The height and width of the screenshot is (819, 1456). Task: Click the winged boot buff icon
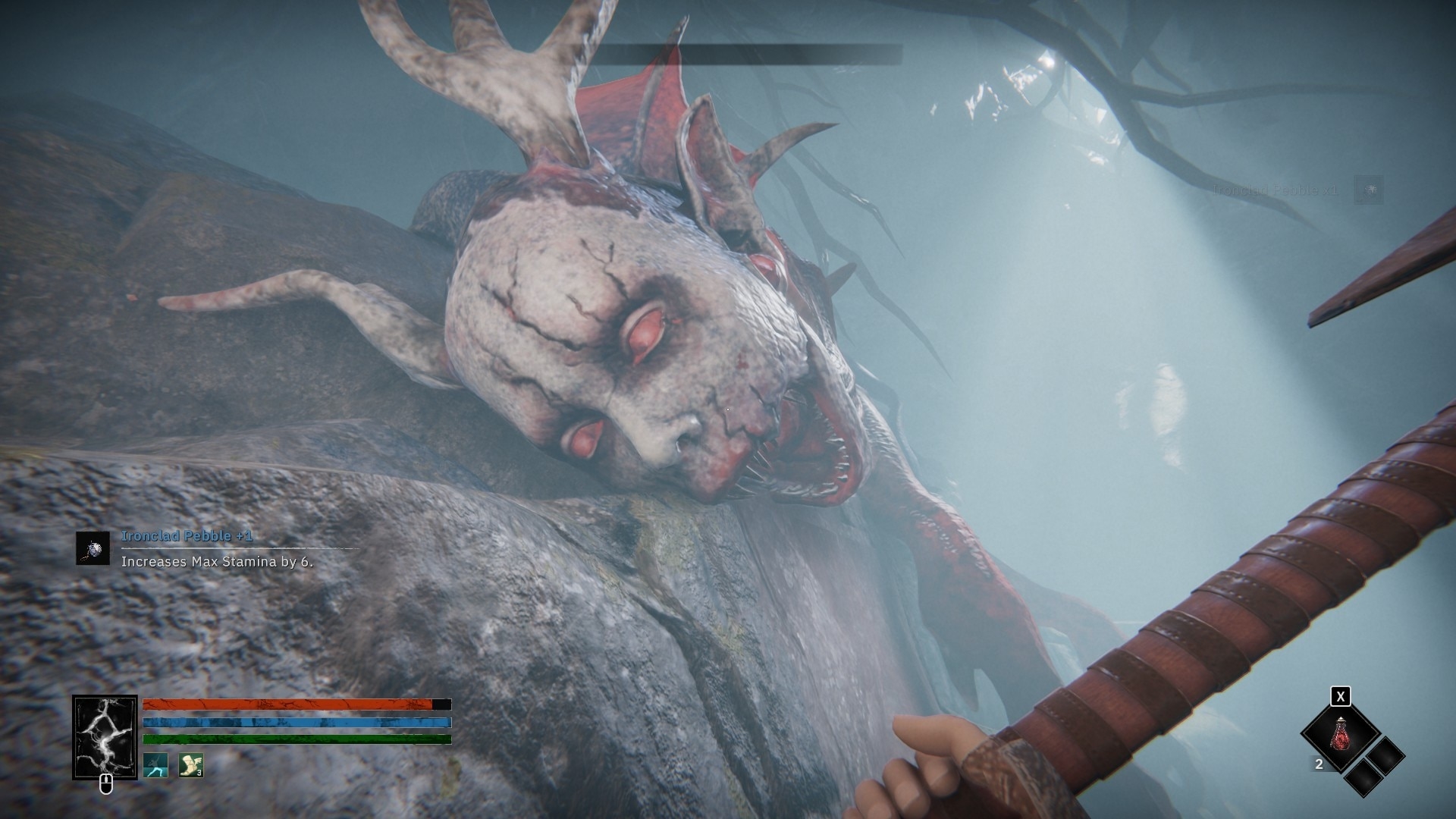pyautogui.click(x=190, y=765)
